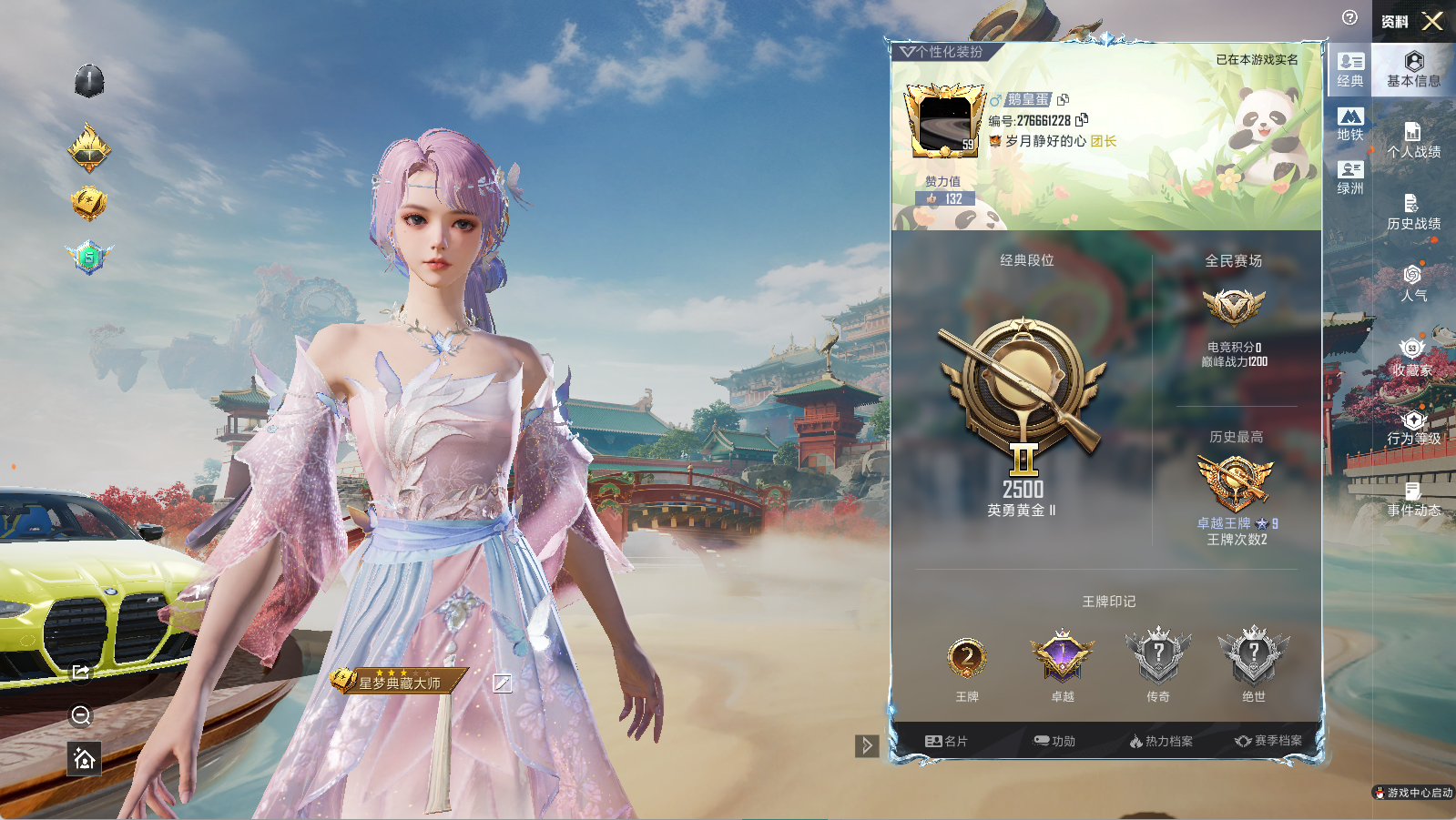Open the 个人战绩 section
1456x820 pixels.
click(x=1413, y=140)
